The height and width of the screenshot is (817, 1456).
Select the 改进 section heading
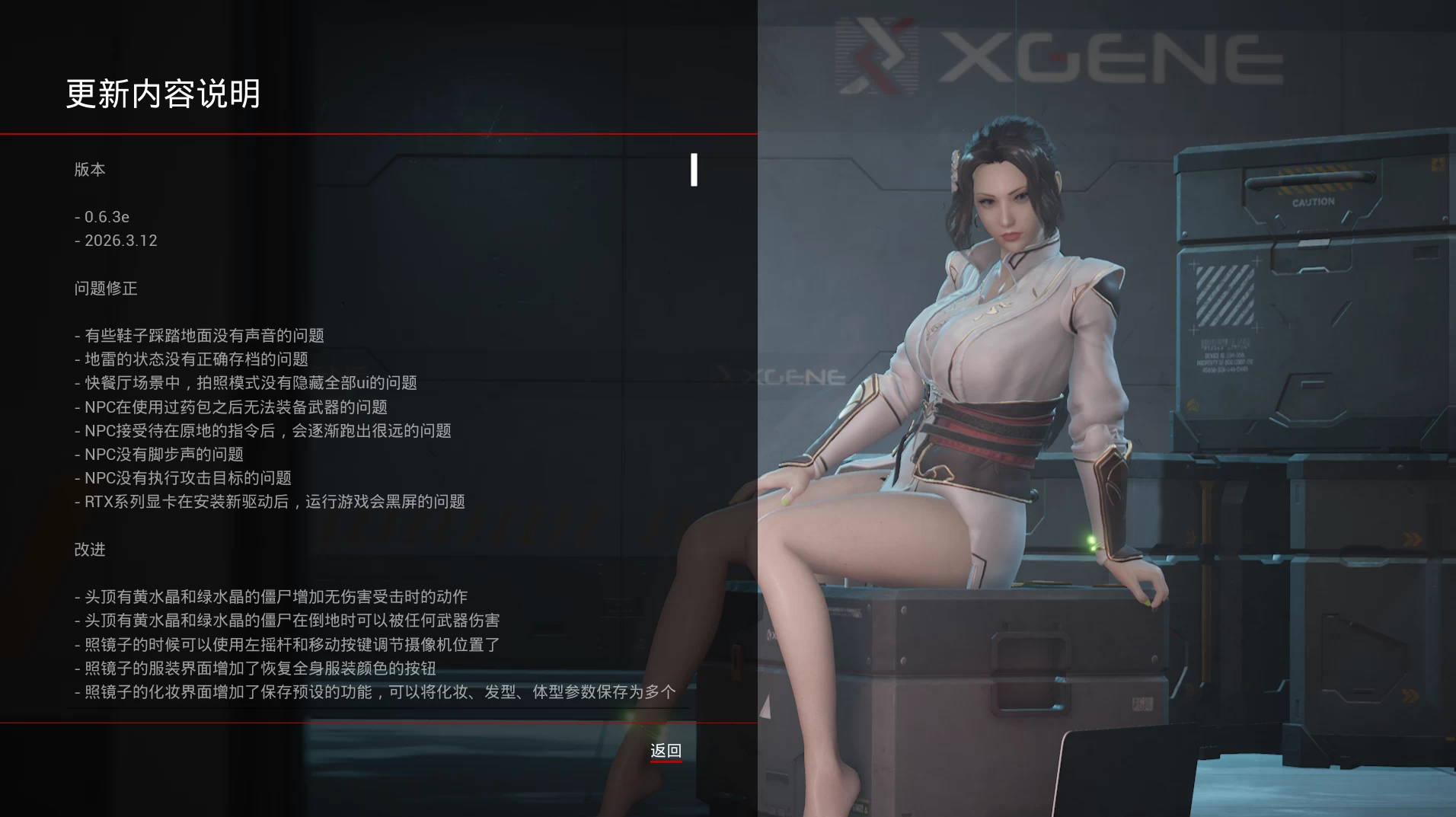(90, 550)
